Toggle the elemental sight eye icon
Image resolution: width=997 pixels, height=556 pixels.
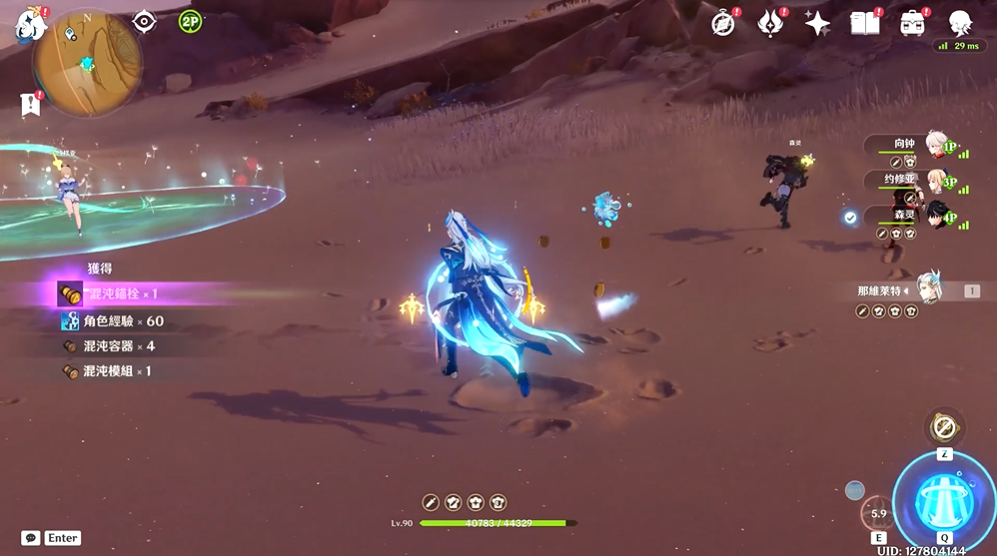click(x=145, y=21)
